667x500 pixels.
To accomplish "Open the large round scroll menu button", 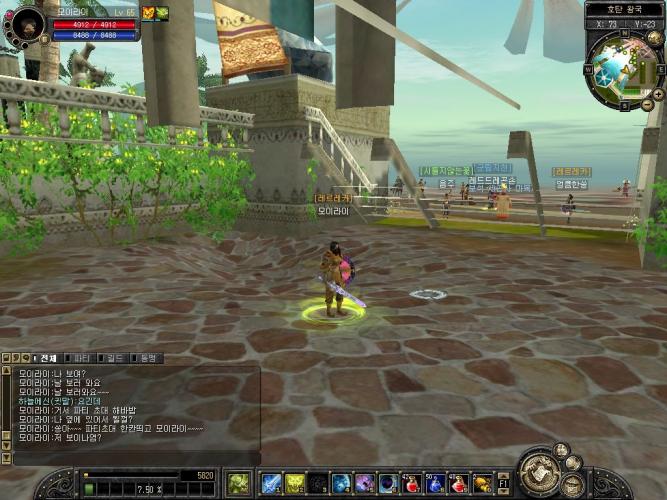I will click(542, 472).
